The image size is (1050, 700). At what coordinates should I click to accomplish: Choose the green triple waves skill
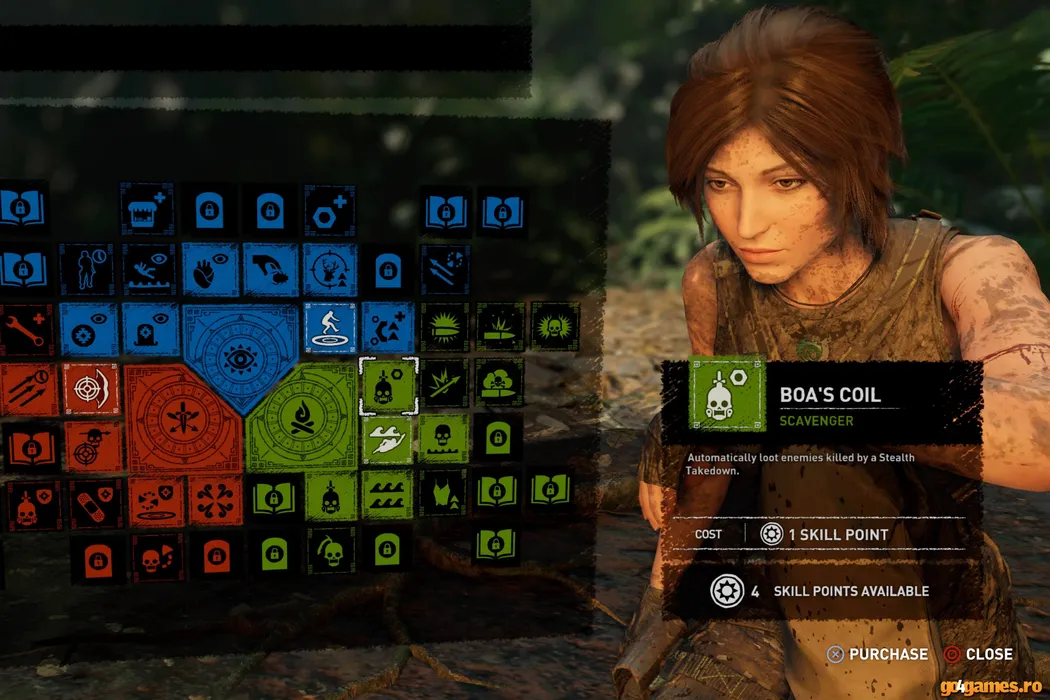pos(388,495)
